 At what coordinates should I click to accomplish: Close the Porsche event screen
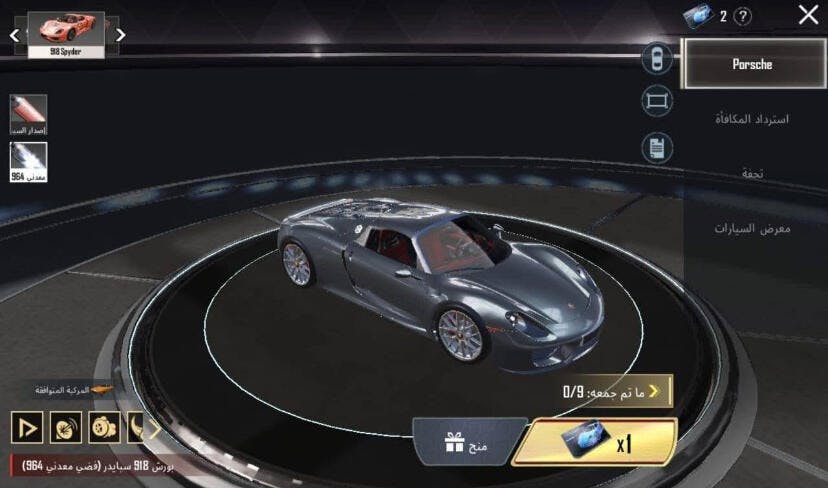(808, 14)
